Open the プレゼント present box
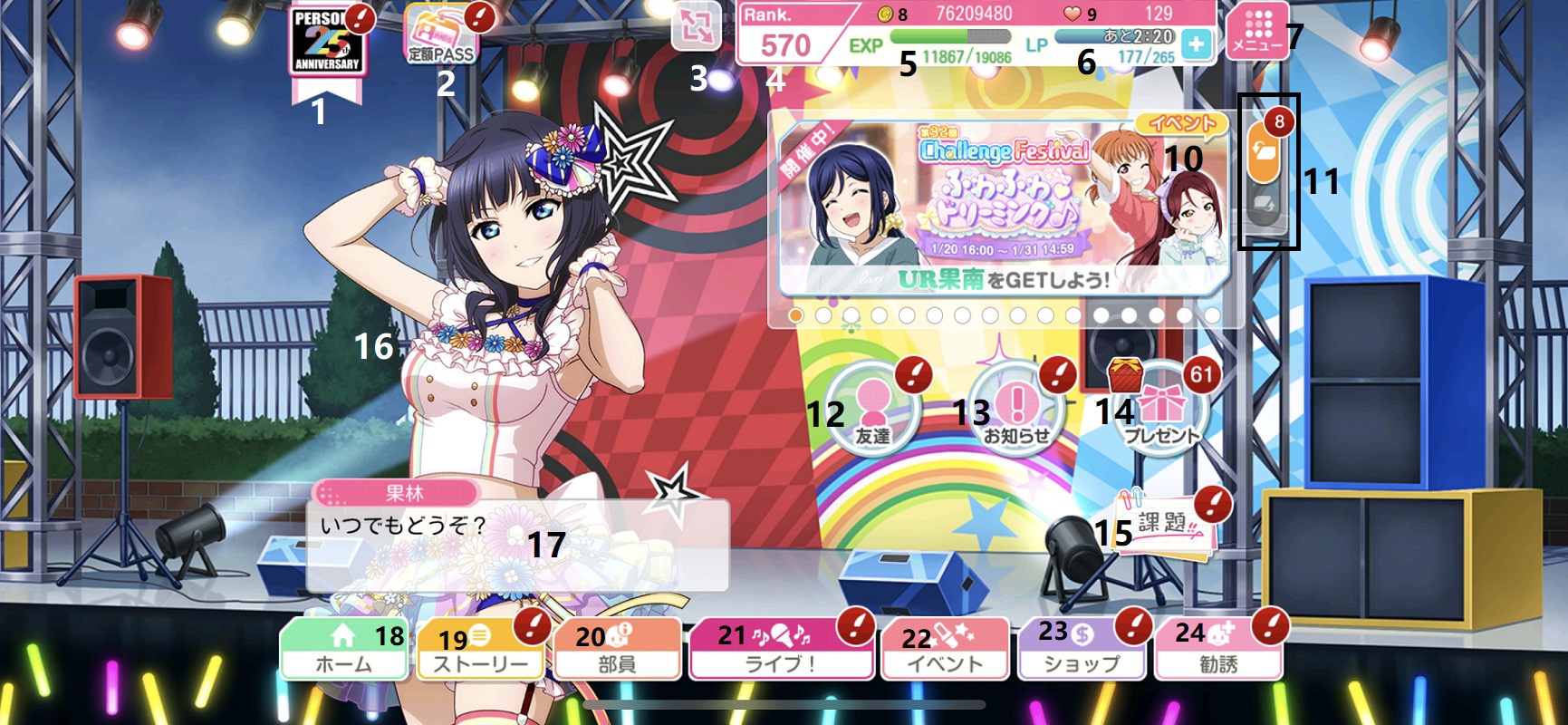 click(x=1161, y=410)
